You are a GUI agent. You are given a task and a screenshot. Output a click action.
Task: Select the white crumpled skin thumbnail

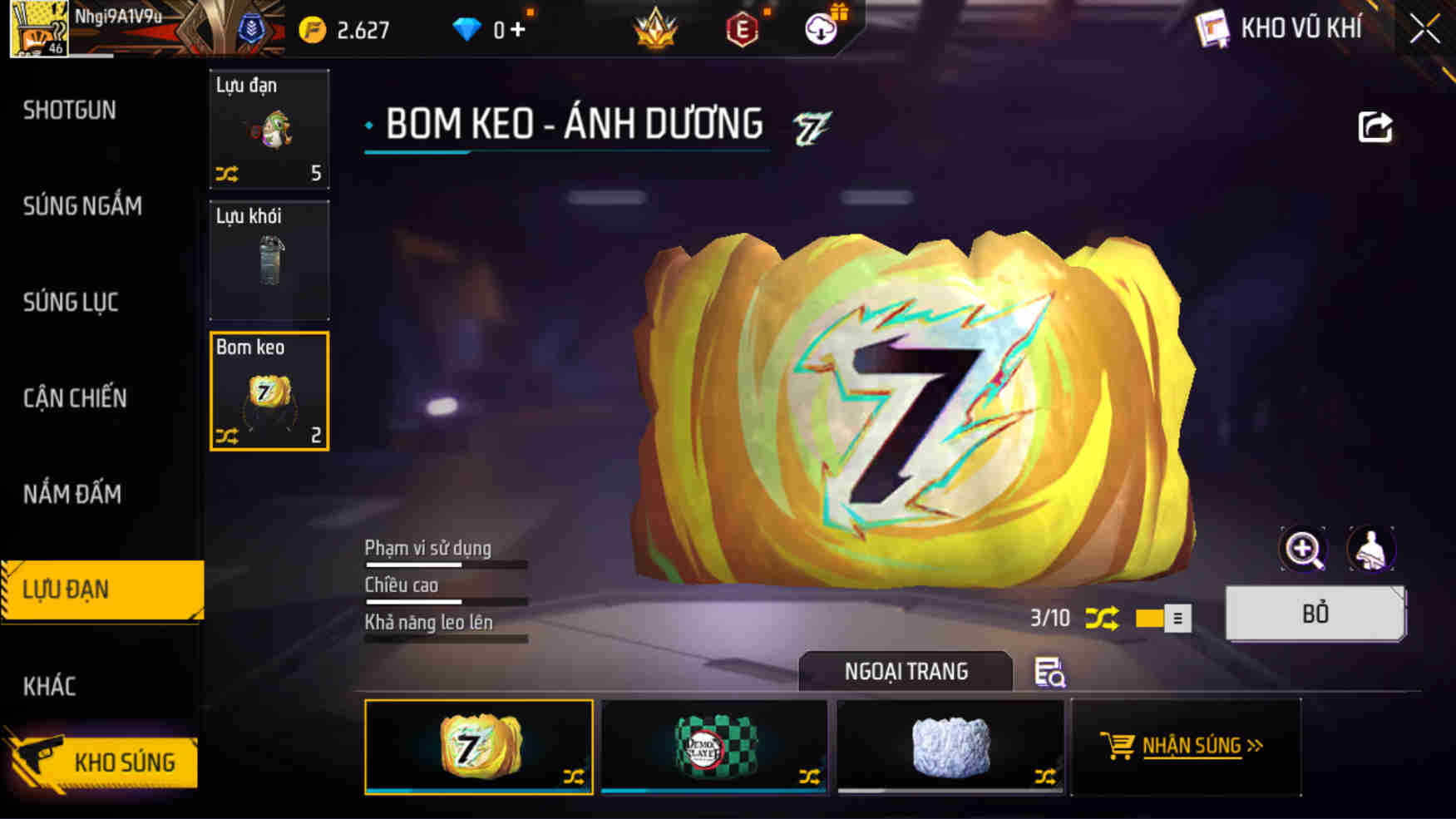(x=950, y=747)
